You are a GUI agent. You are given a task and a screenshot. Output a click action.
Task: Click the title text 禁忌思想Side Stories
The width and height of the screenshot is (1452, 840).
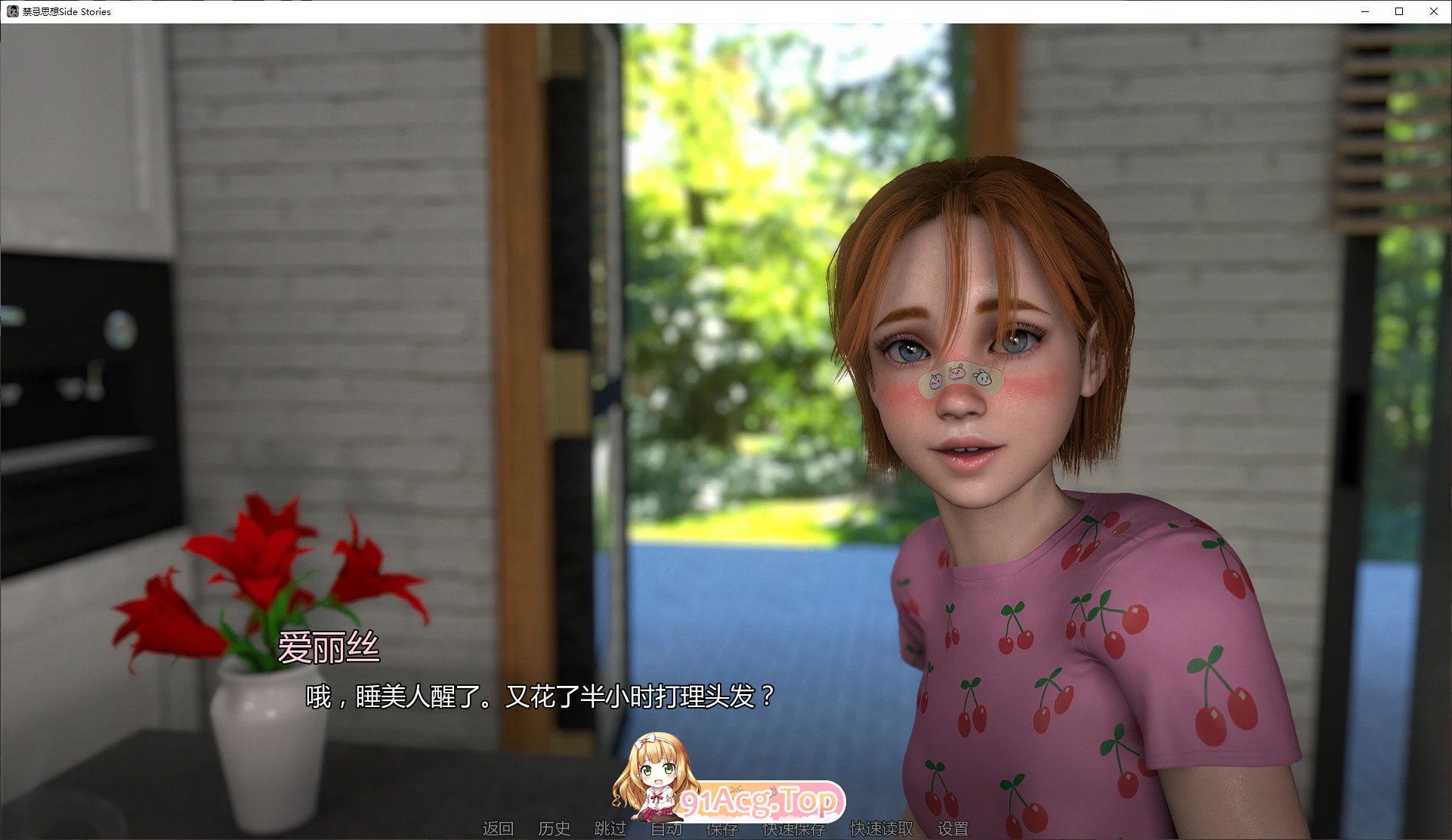point(65,11)
